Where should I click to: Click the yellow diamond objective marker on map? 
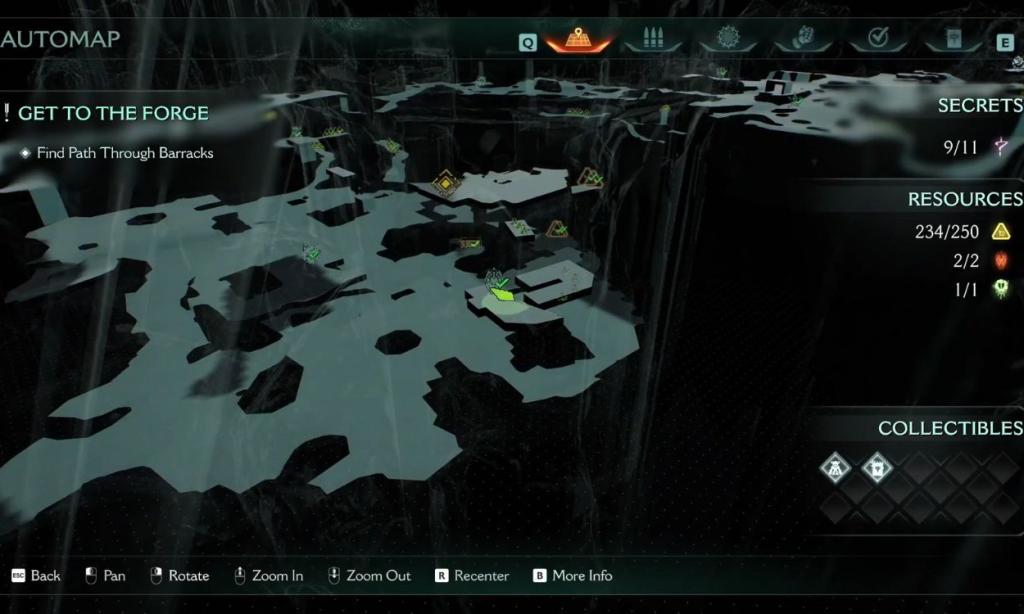point(444,183)
